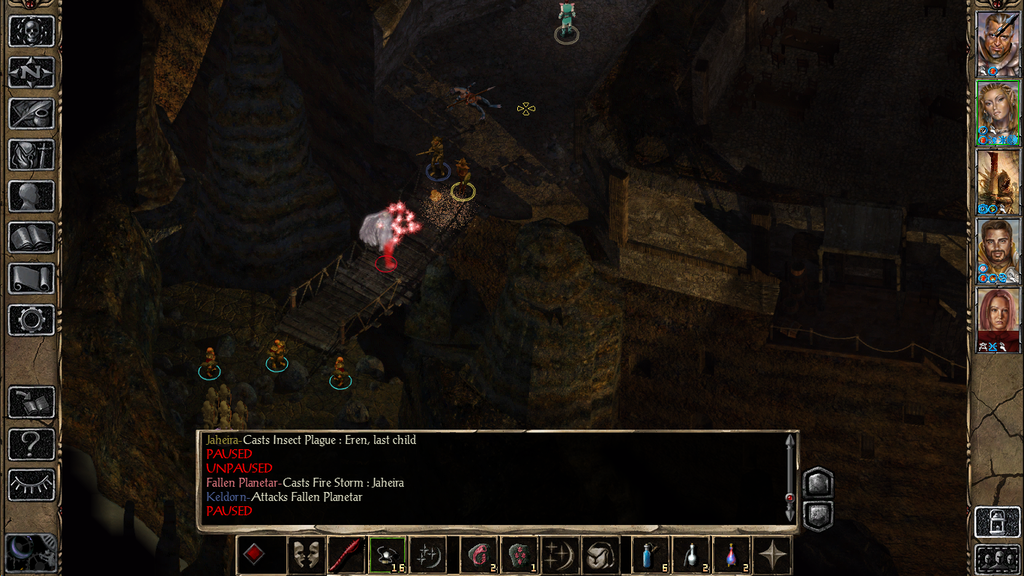Image resolution: width=1024 pixels, height=576 pixels.
Task: Open special abilities four-pointed star button
Action: coord(773,555)
